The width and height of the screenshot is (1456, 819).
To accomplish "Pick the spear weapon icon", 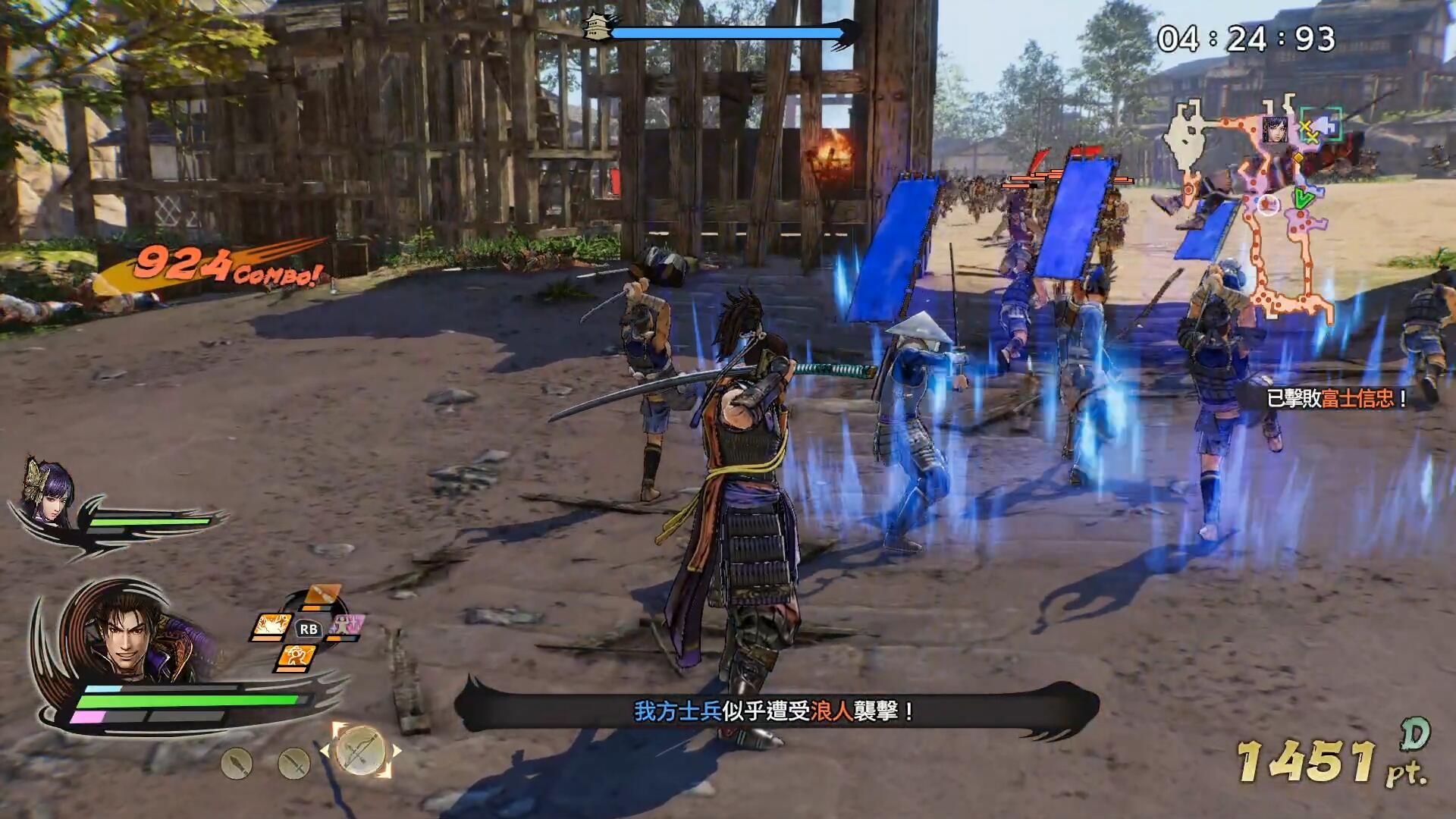I will click(x=236, y=763).
